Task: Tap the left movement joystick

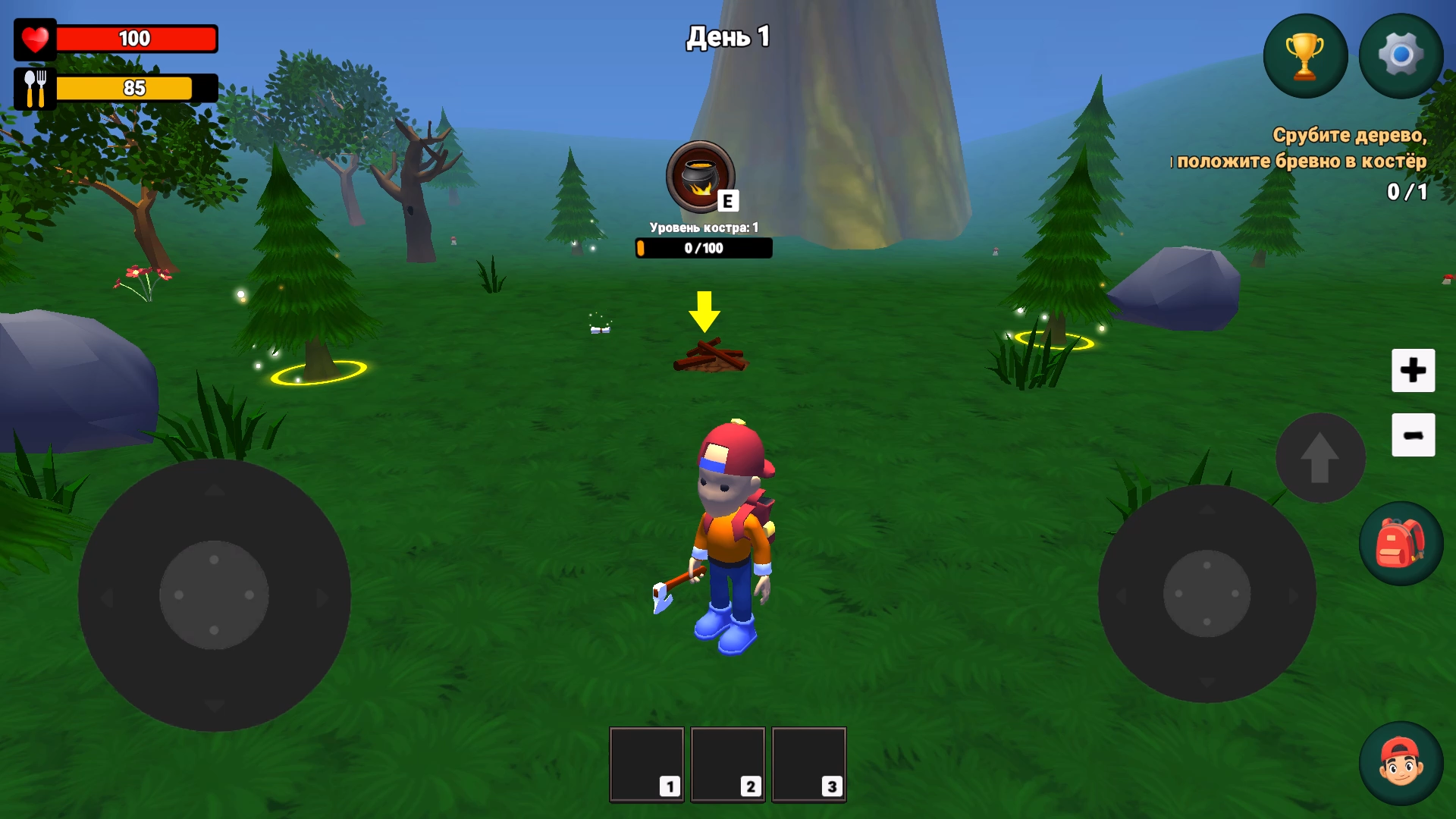Action: (216, 595)
